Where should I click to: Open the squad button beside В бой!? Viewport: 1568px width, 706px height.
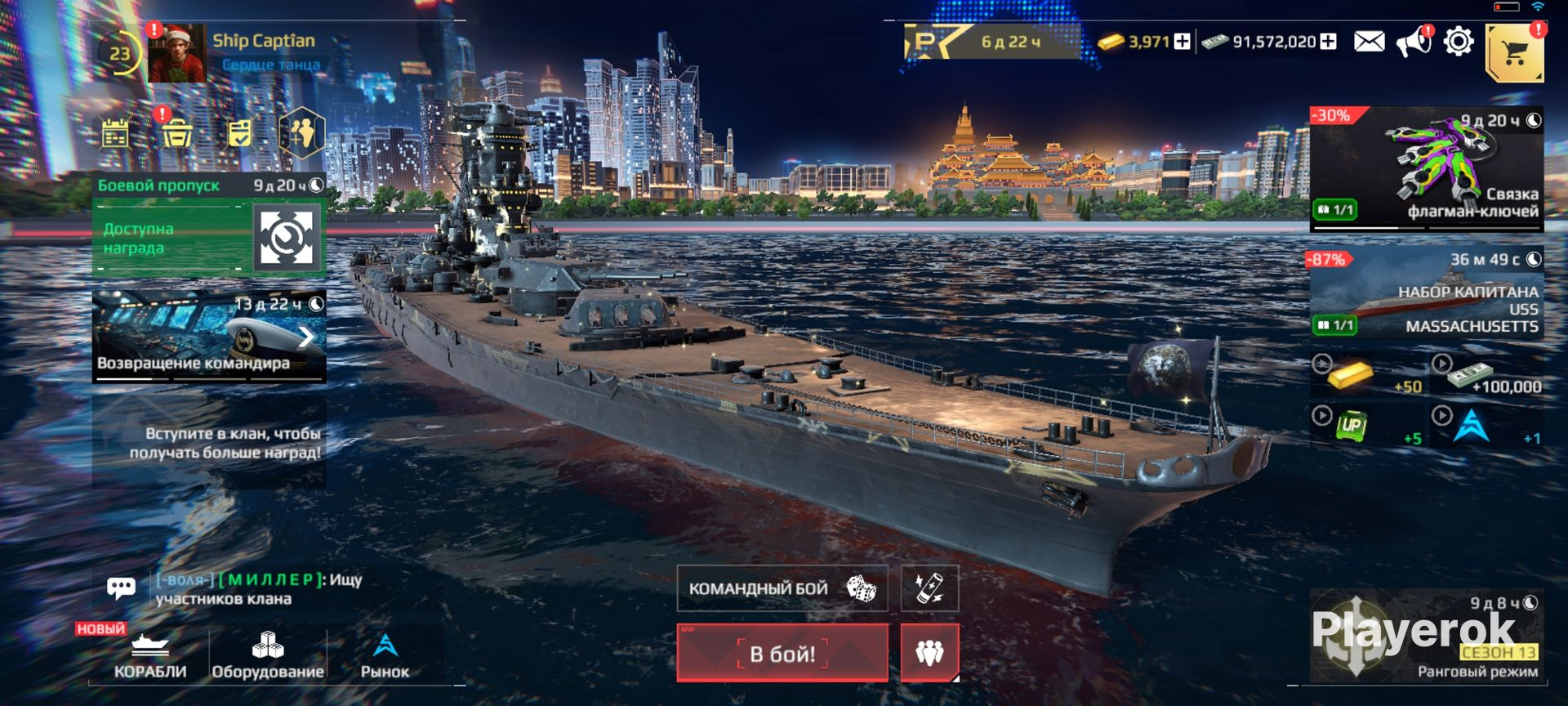point(929,652)
